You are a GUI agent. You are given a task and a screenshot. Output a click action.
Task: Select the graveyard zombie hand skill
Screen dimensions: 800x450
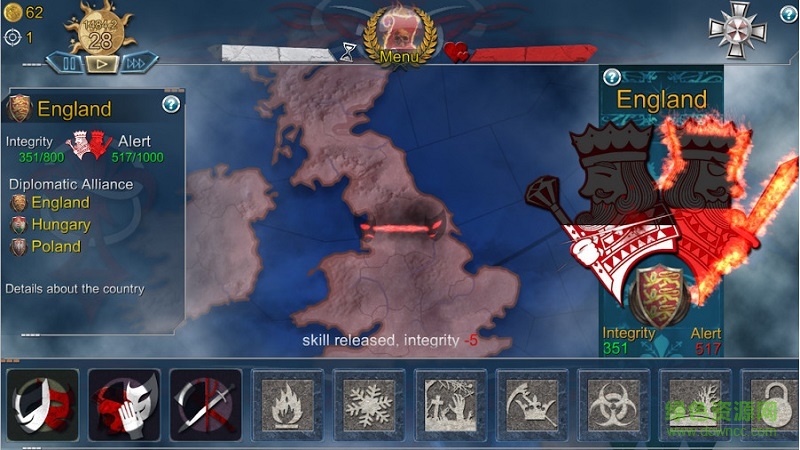(x=449, y=405)
